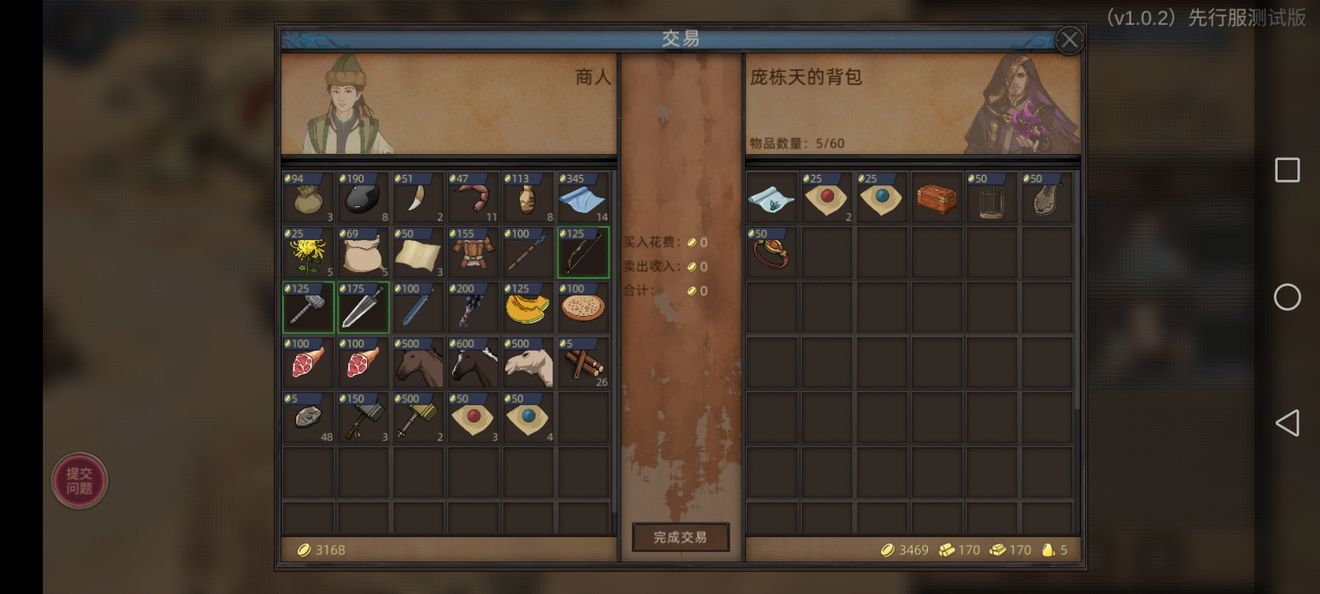The width and height of the screenshot is (1320, 594).
Task: Select the merchant's leather armor priced 155
Action: (x=473, y=253)
